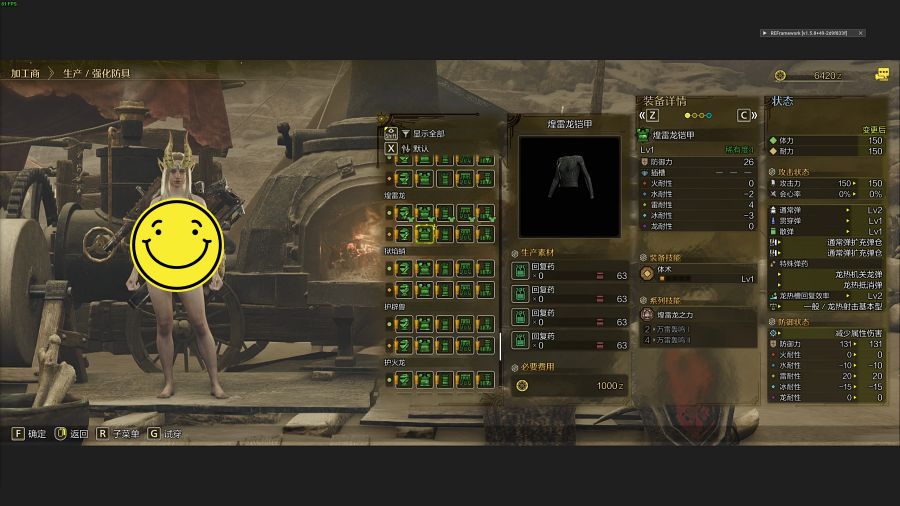Expand the REFramework overlay arrow
The image size is (900, 506).
click(765, 33)
